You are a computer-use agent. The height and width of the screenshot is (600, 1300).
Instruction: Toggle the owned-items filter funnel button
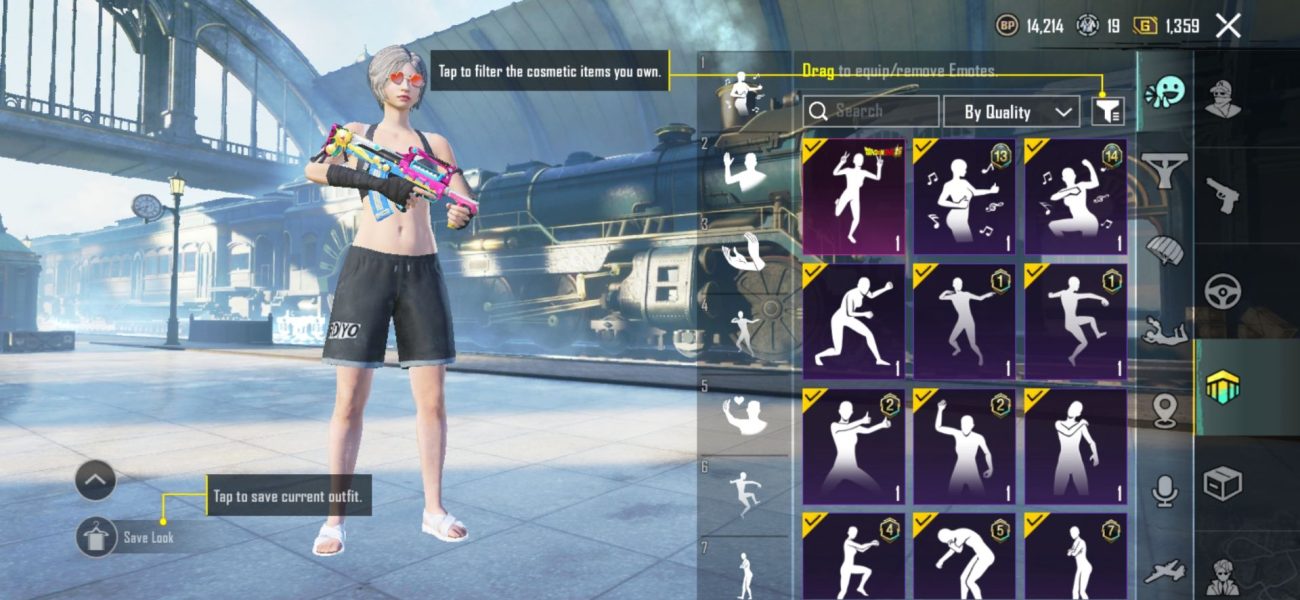[x=1107, y=112]
